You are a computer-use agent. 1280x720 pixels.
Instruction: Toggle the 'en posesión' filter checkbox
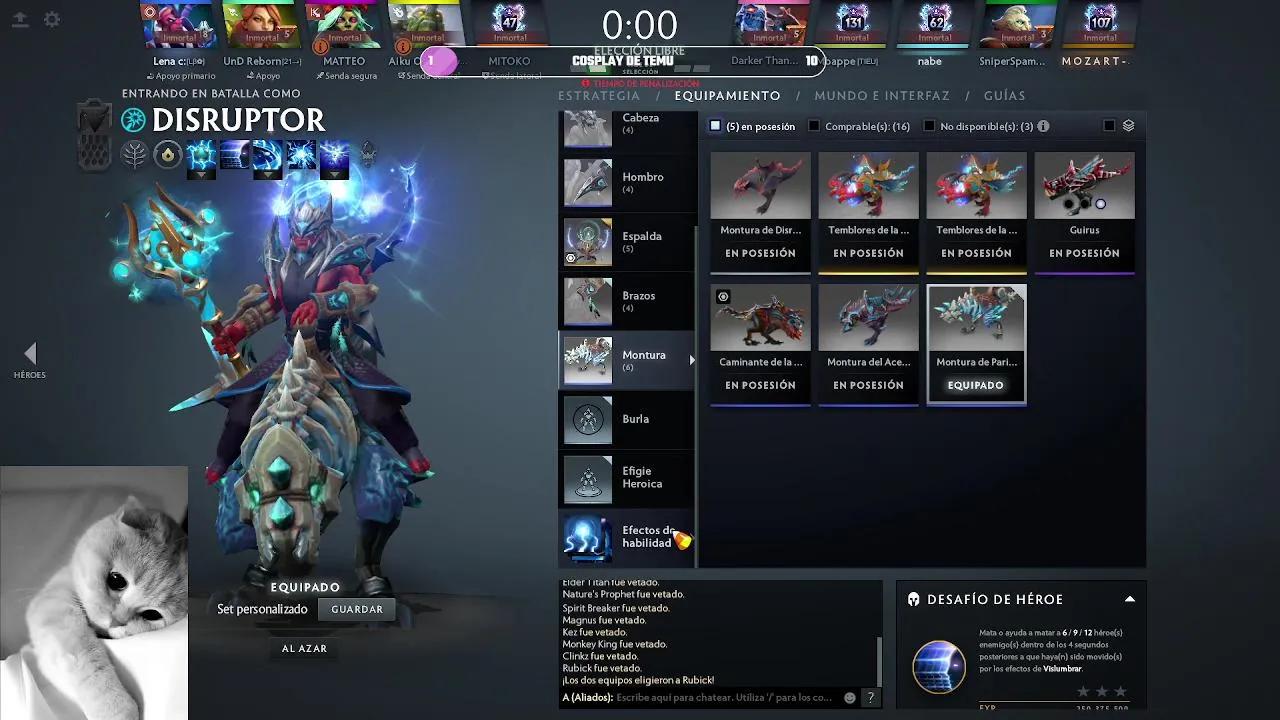[715, 126]
